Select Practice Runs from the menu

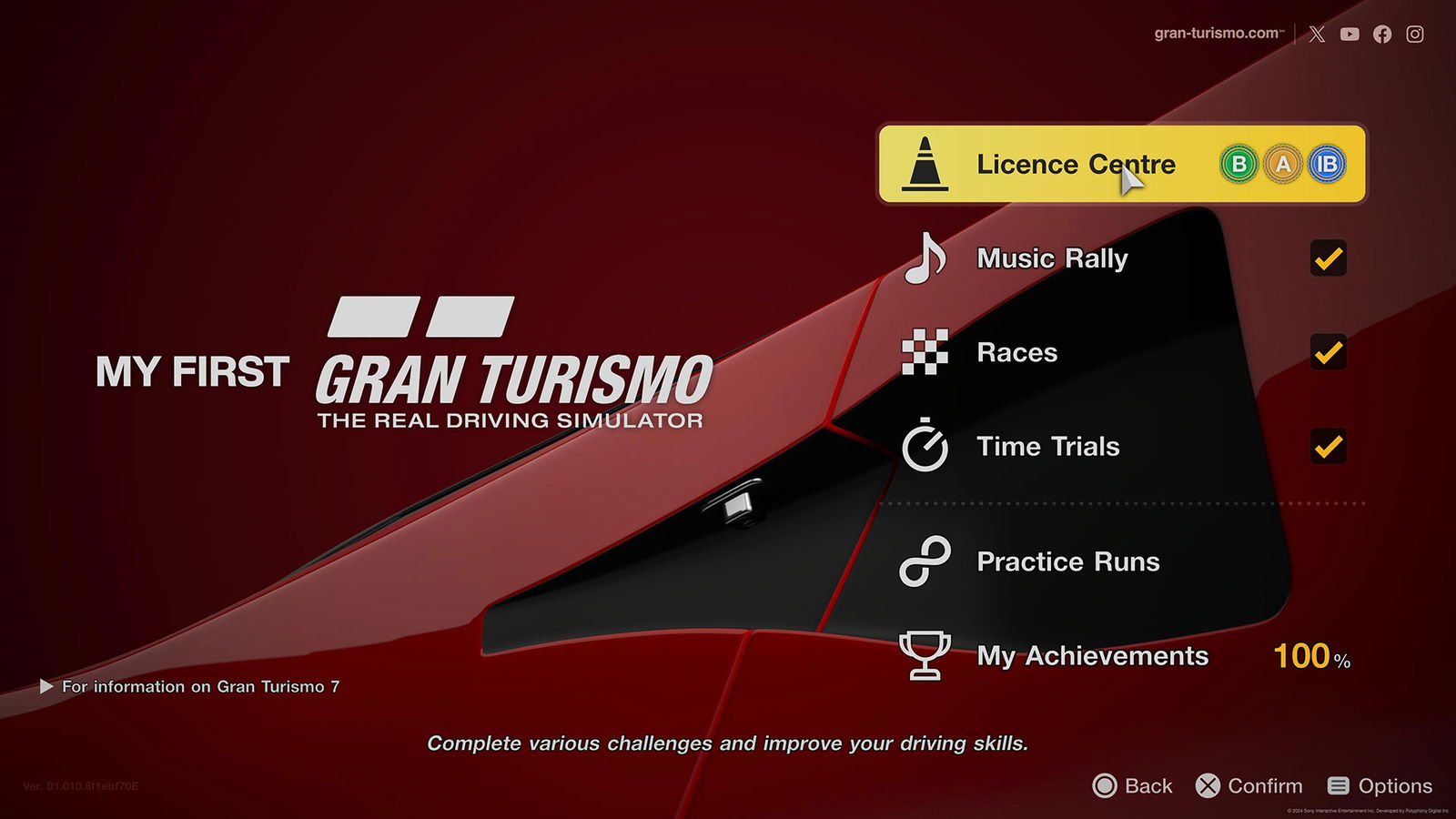1068,561
